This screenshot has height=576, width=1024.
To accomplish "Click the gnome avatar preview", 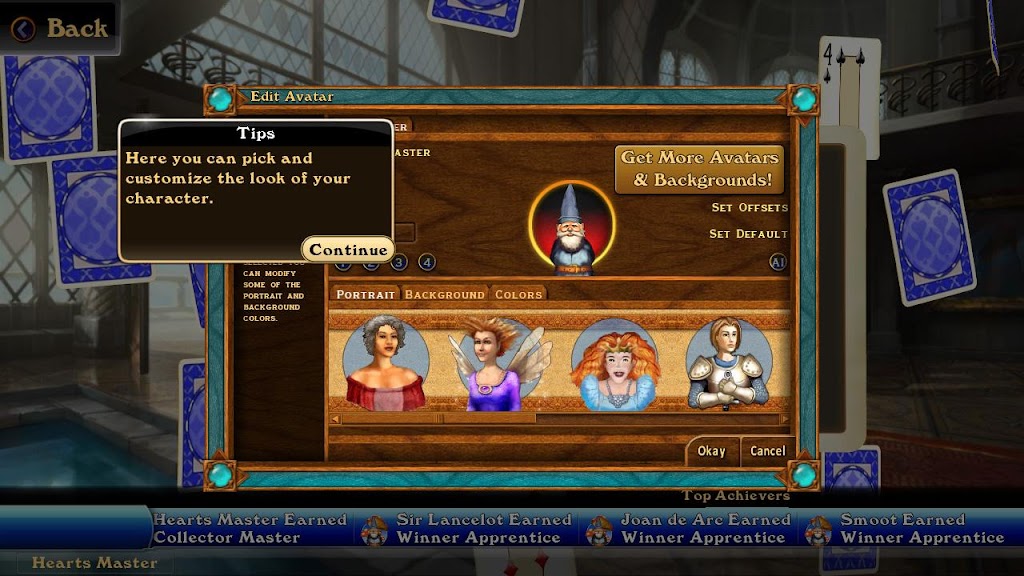I will [572, 229].
